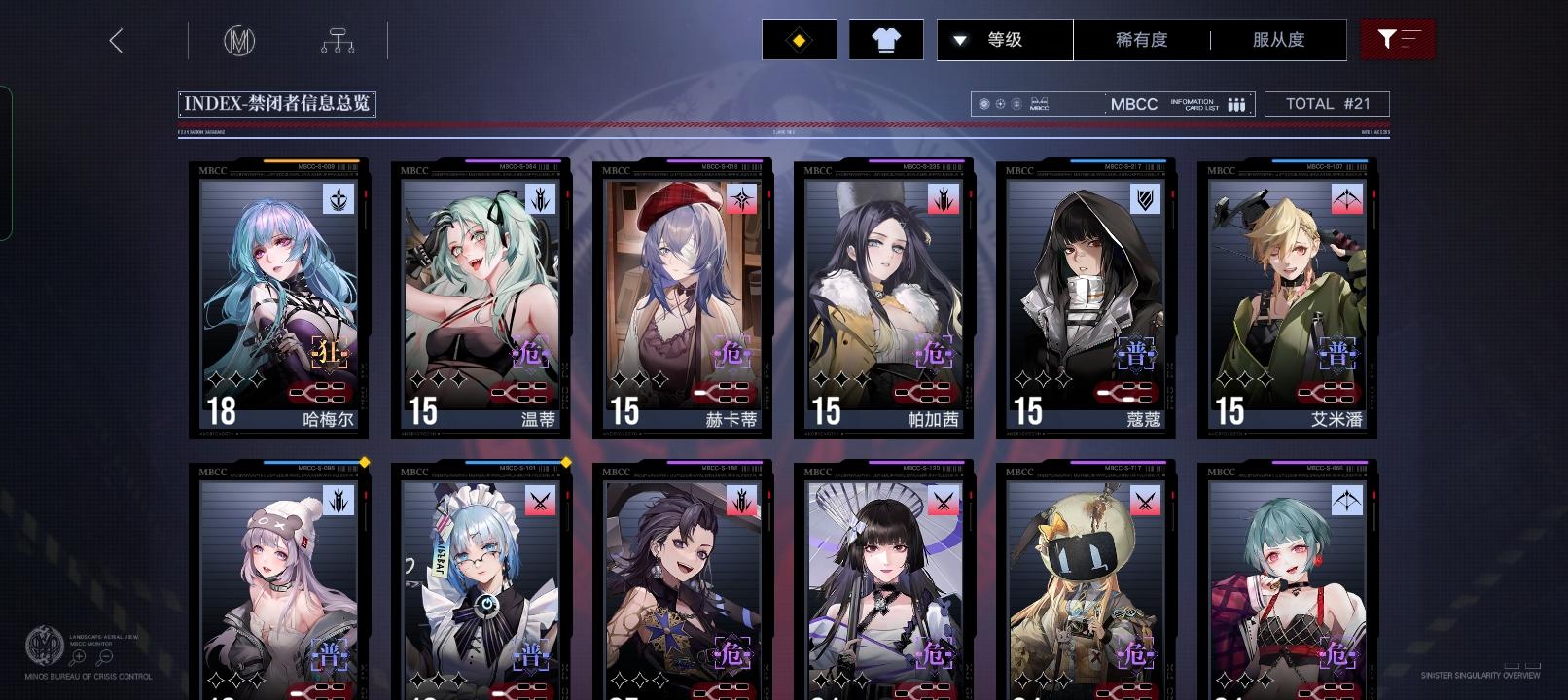The height and width of the screenshot is (700, 1568).
Task: Toggle the diamond badge on the beanie character's card
Action: coord(367,464)
